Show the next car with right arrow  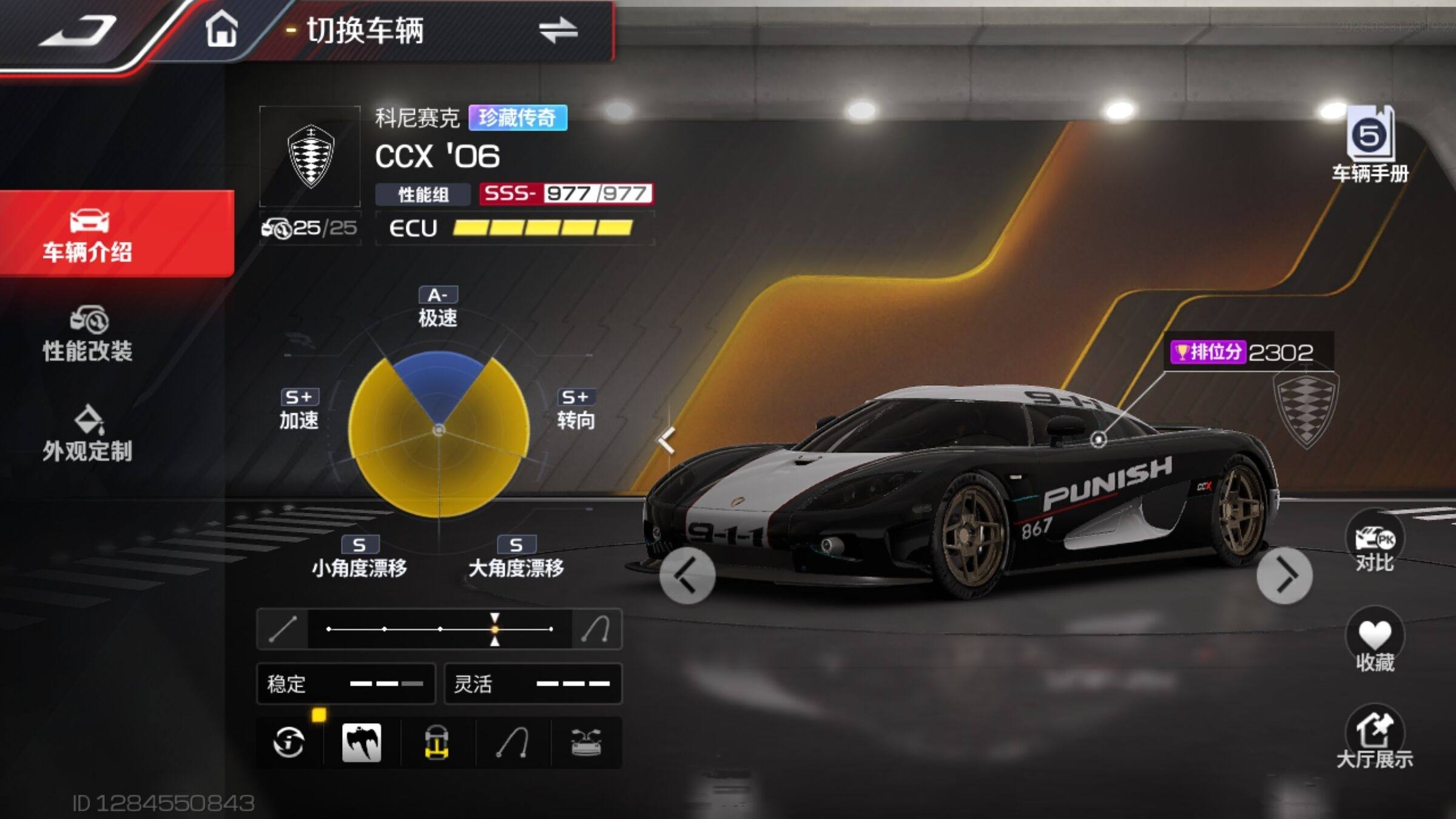(1284, 576)
